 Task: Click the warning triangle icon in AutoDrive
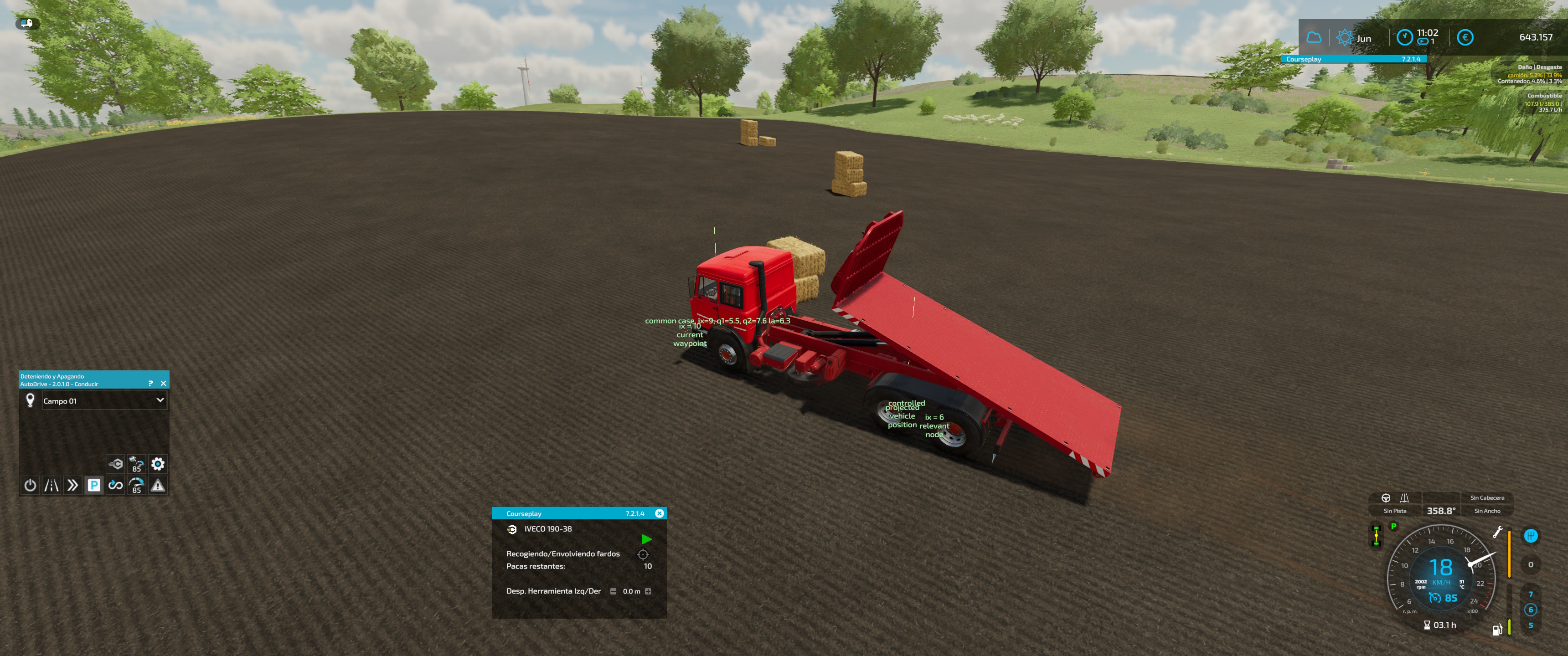click(157, 486)
